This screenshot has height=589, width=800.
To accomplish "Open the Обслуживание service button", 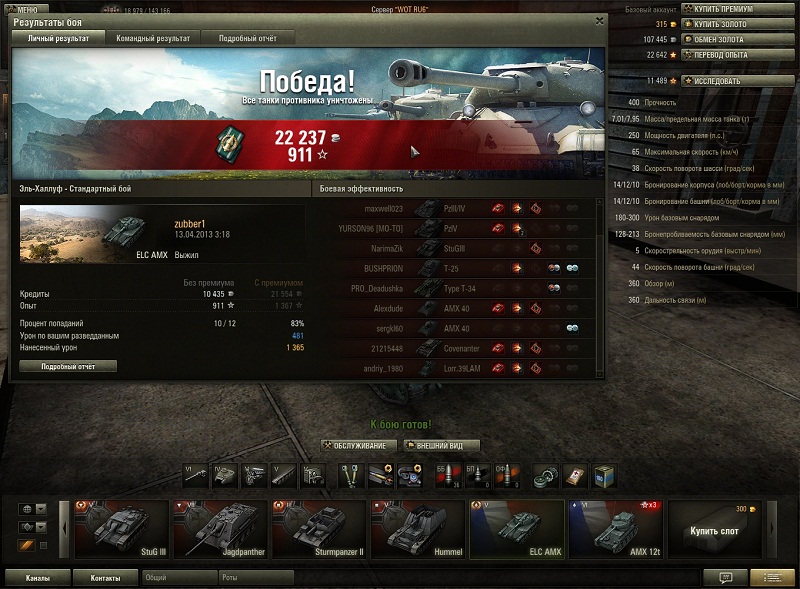I will coord(359,445).
